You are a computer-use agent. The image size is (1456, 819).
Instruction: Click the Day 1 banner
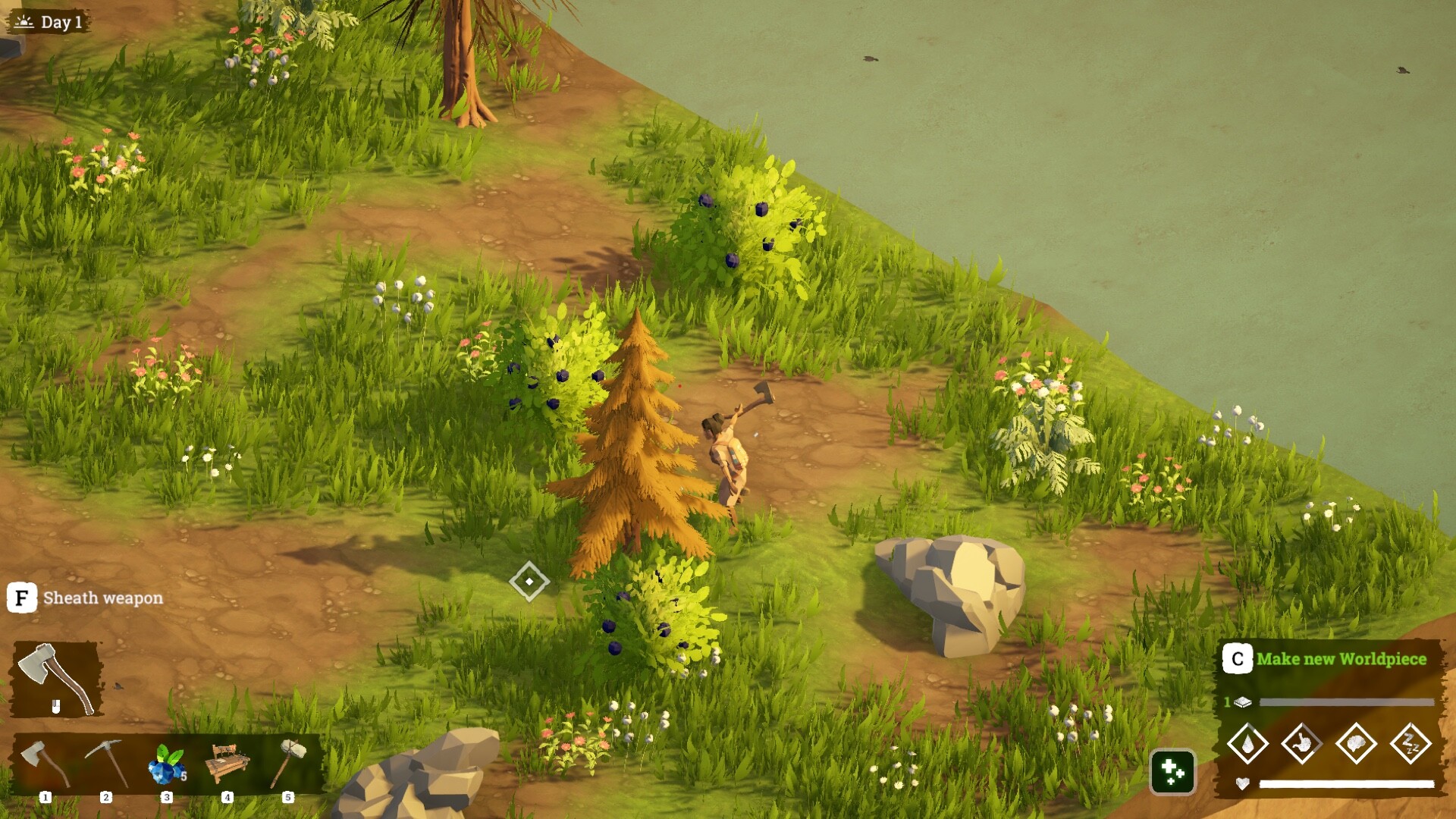[49, 22]
